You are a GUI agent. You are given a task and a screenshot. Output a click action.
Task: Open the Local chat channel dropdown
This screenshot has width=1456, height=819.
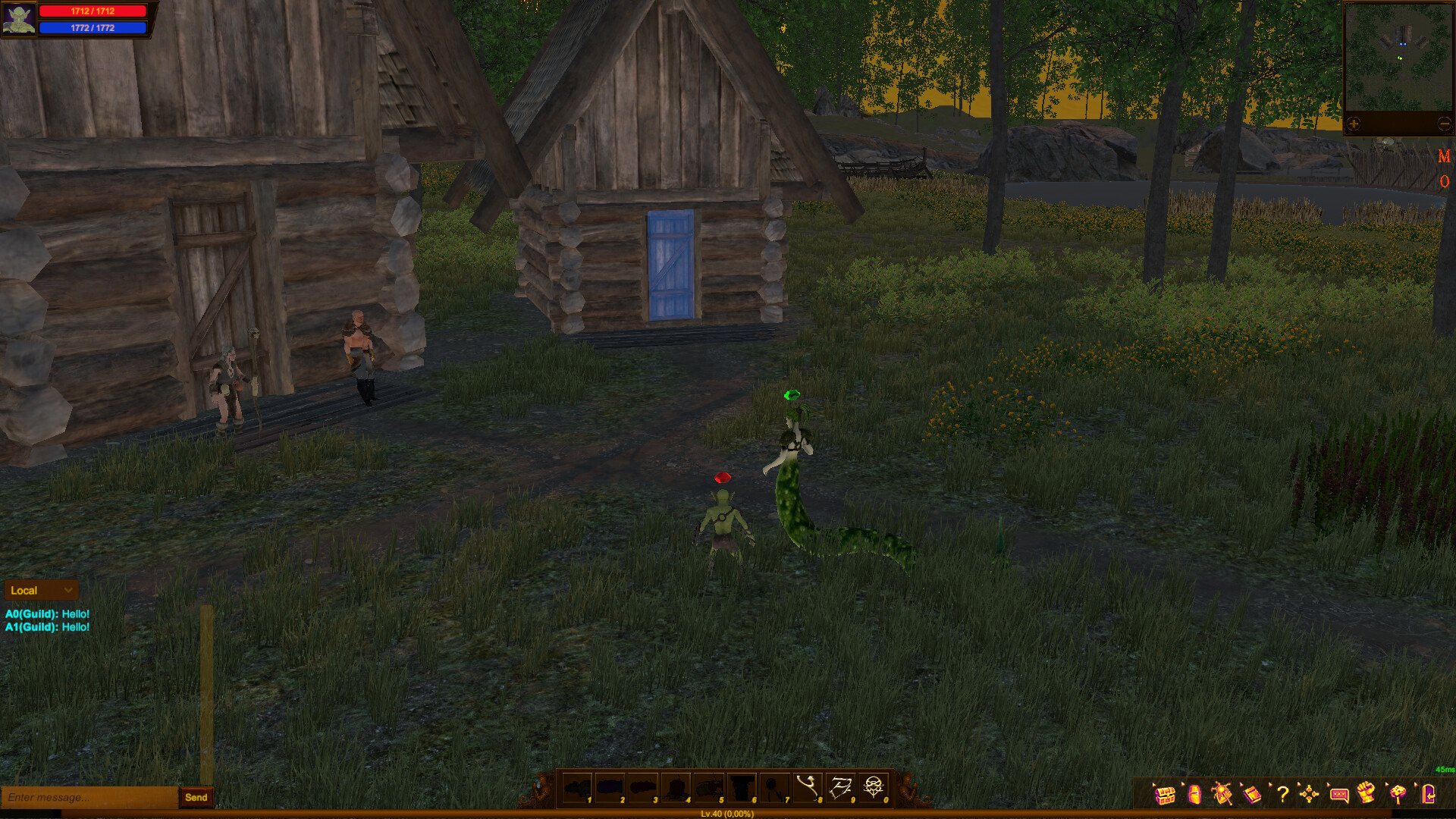coord(40,590)
